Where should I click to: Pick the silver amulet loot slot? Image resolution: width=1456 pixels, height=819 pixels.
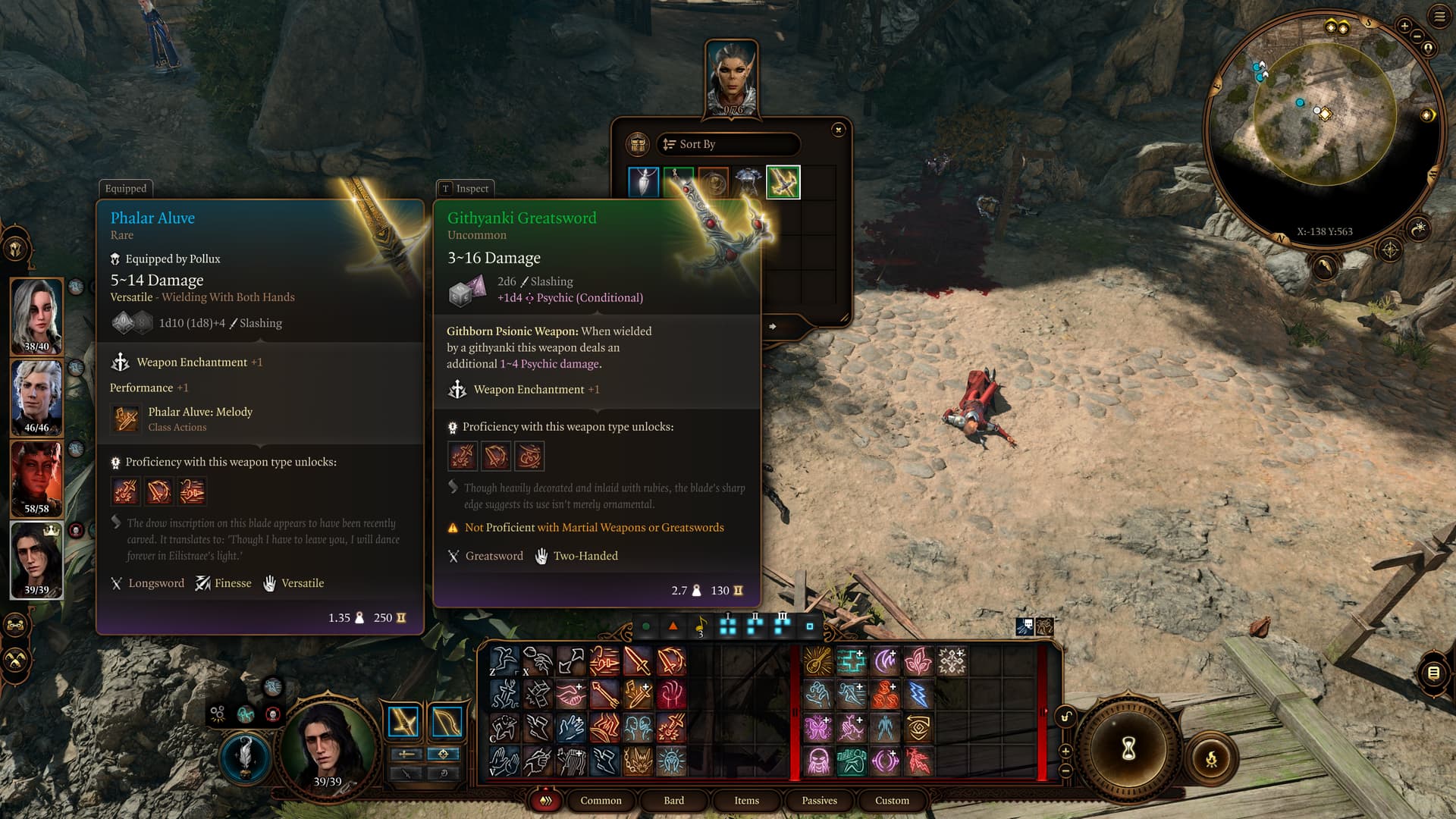click(644, 183)
